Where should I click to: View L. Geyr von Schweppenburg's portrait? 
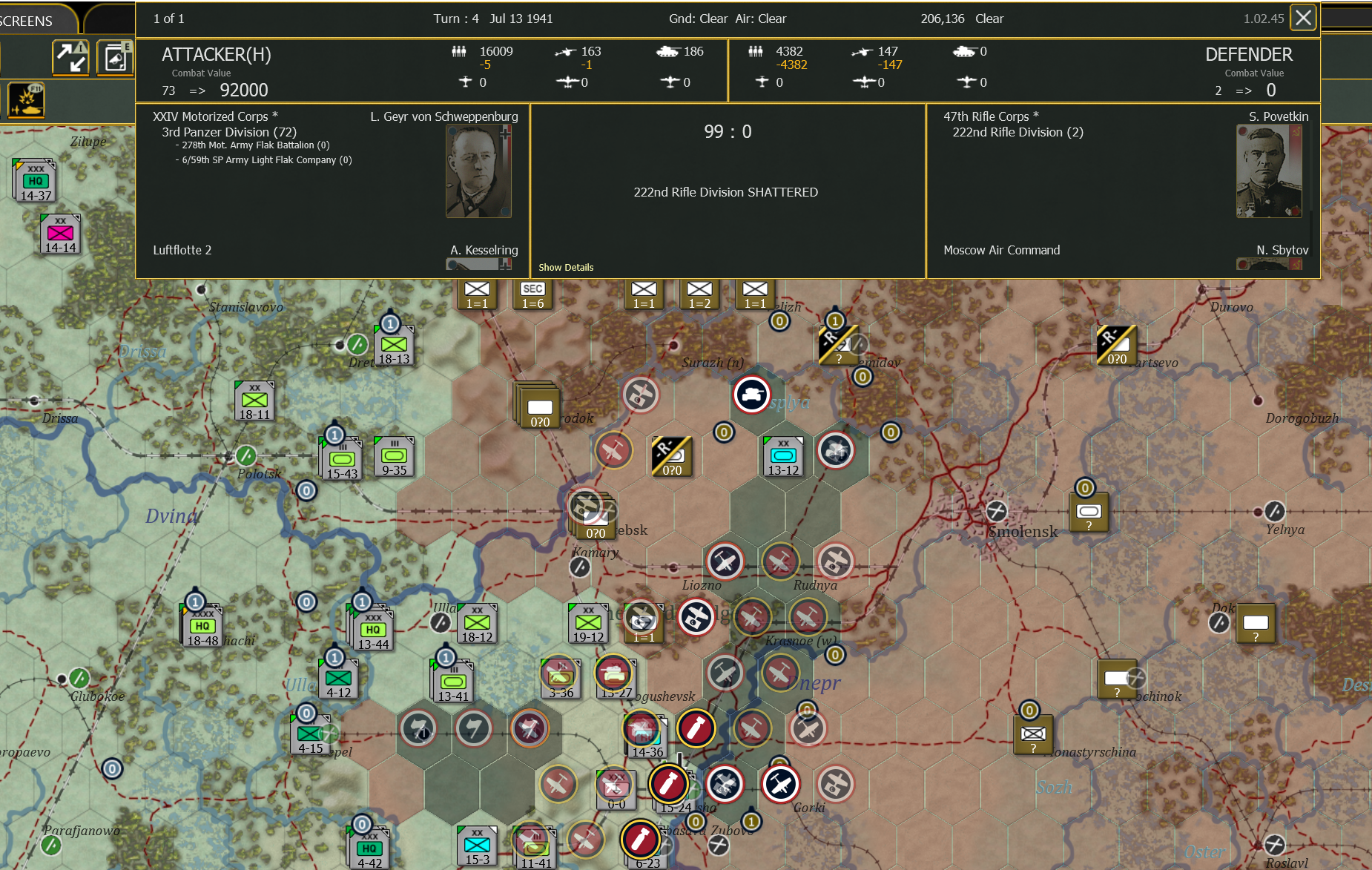[479, 171]
